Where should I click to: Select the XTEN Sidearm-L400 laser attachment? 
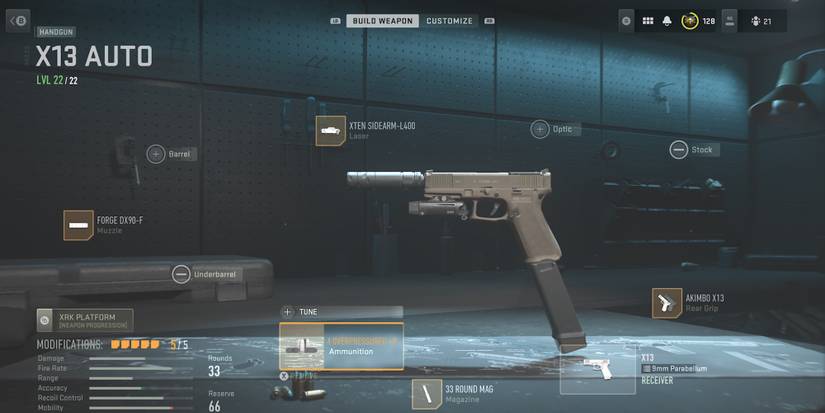coord(331,131)
